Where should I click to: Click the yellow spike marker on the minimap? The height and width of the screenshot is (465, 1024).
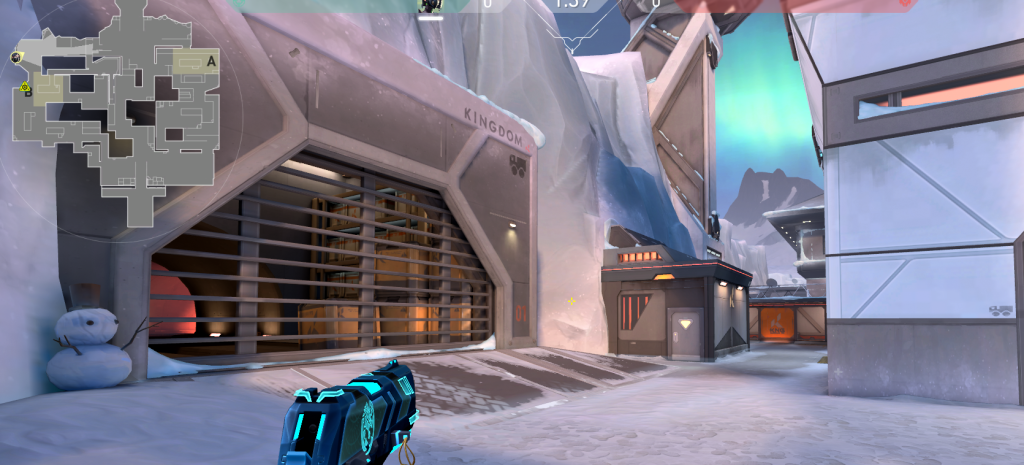pyautogui.click(x=25, y=89)
